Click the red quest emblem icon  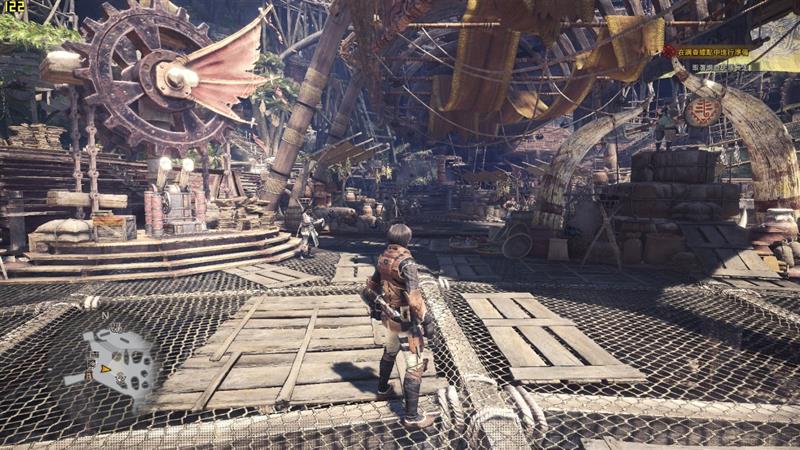coord(670,50)
